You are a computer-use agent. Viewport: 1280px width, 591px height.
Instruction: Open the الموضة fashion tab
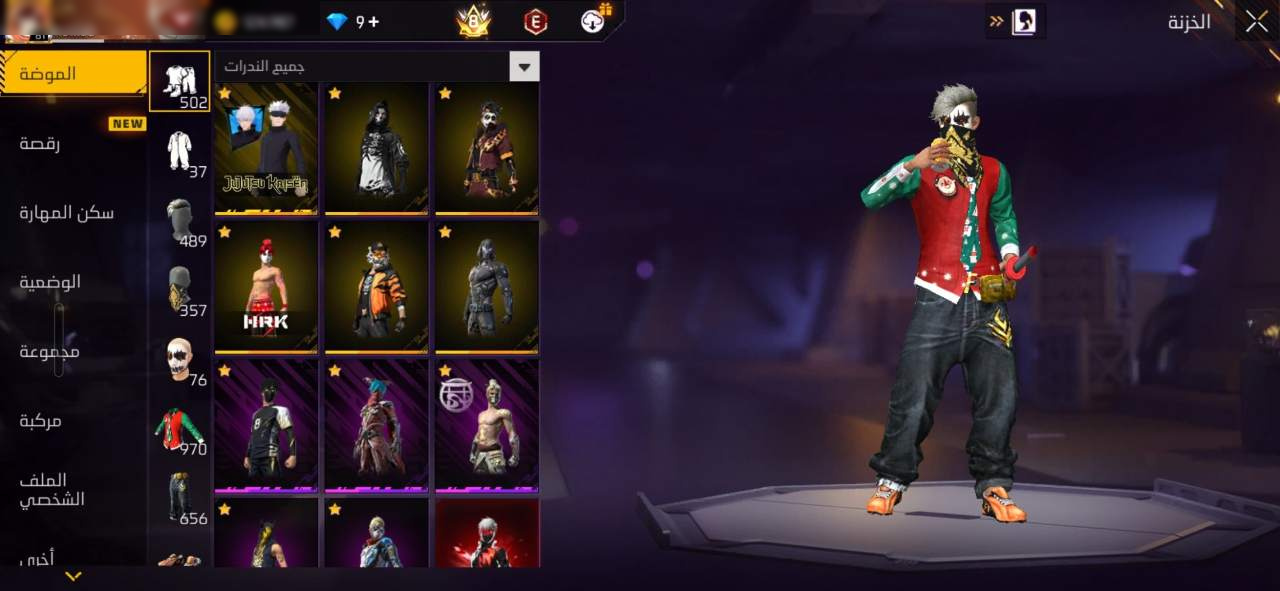(x=73, y=74)
